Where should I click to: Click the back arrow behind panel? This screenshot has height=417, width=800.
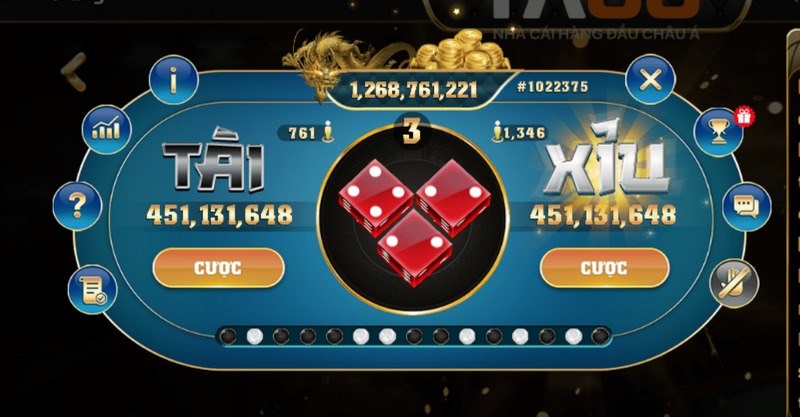click(x=73, y=71)
